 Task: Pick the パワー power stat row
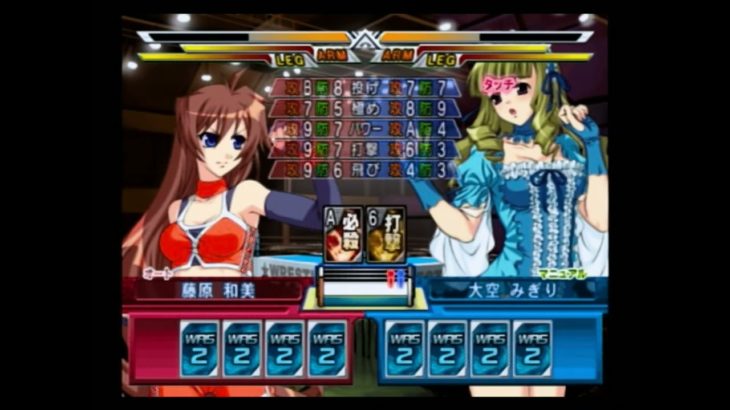click(x=364, y=129)
